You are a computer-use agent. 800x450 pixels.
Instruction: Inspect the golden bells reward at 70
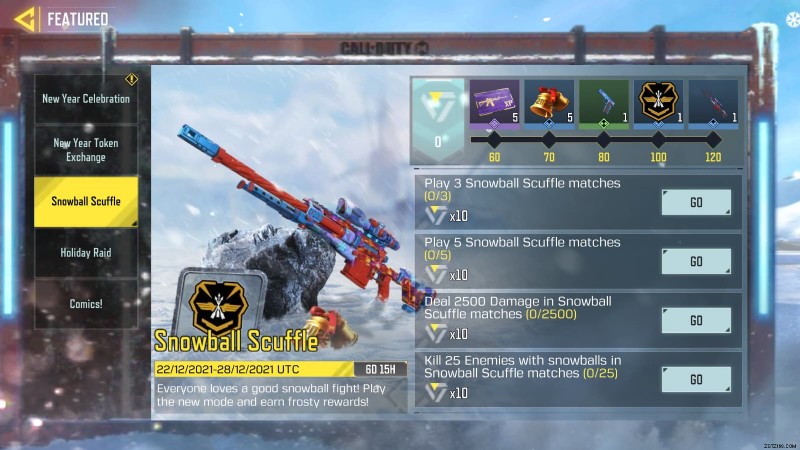coord(549,104)
